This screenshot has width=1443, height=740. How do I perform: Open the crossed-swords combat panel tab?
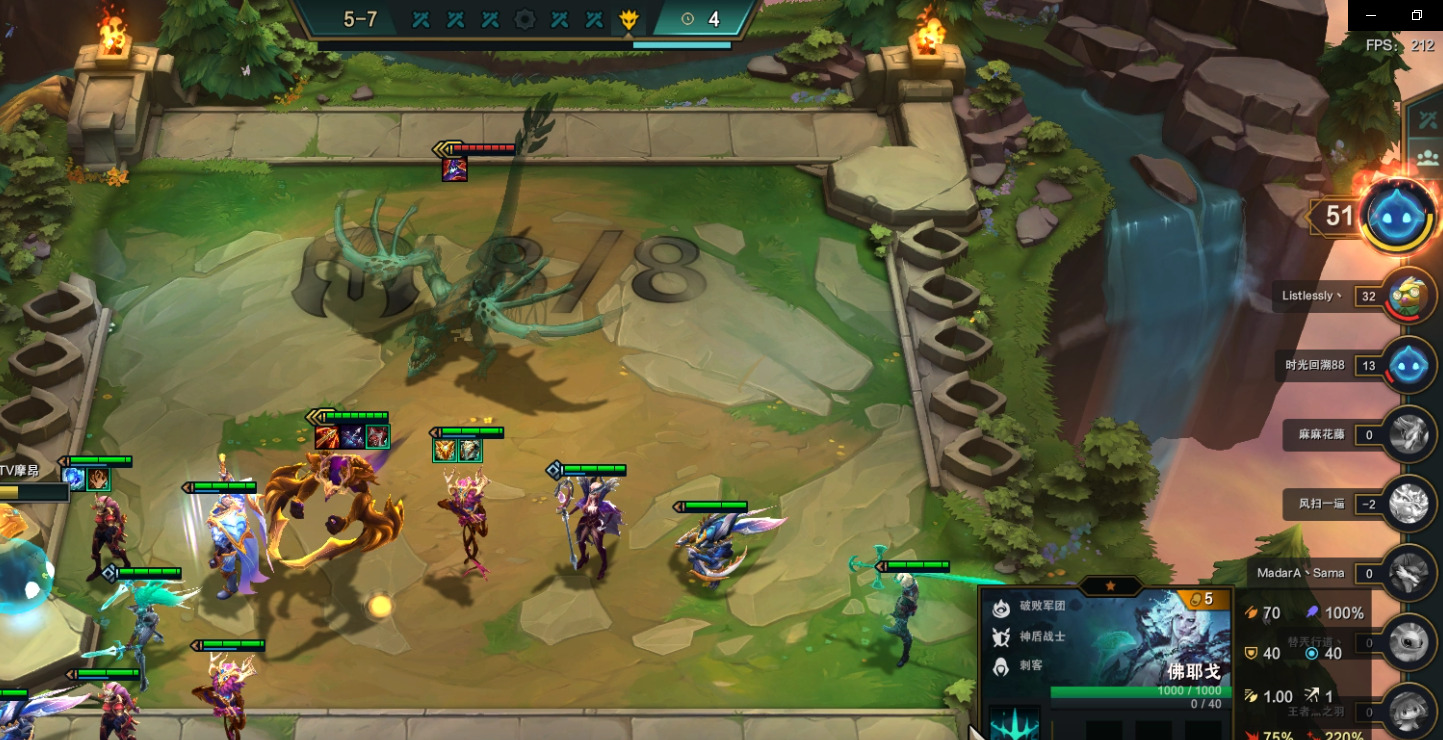[1427, 120]
